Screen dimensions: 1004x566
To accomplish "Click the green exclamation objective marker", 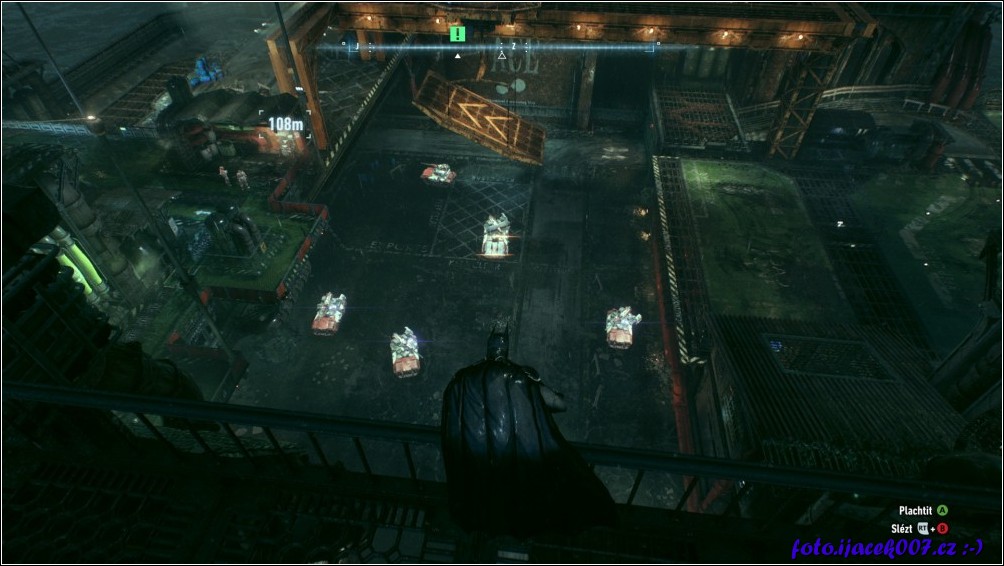I will (x=458, y=34).
